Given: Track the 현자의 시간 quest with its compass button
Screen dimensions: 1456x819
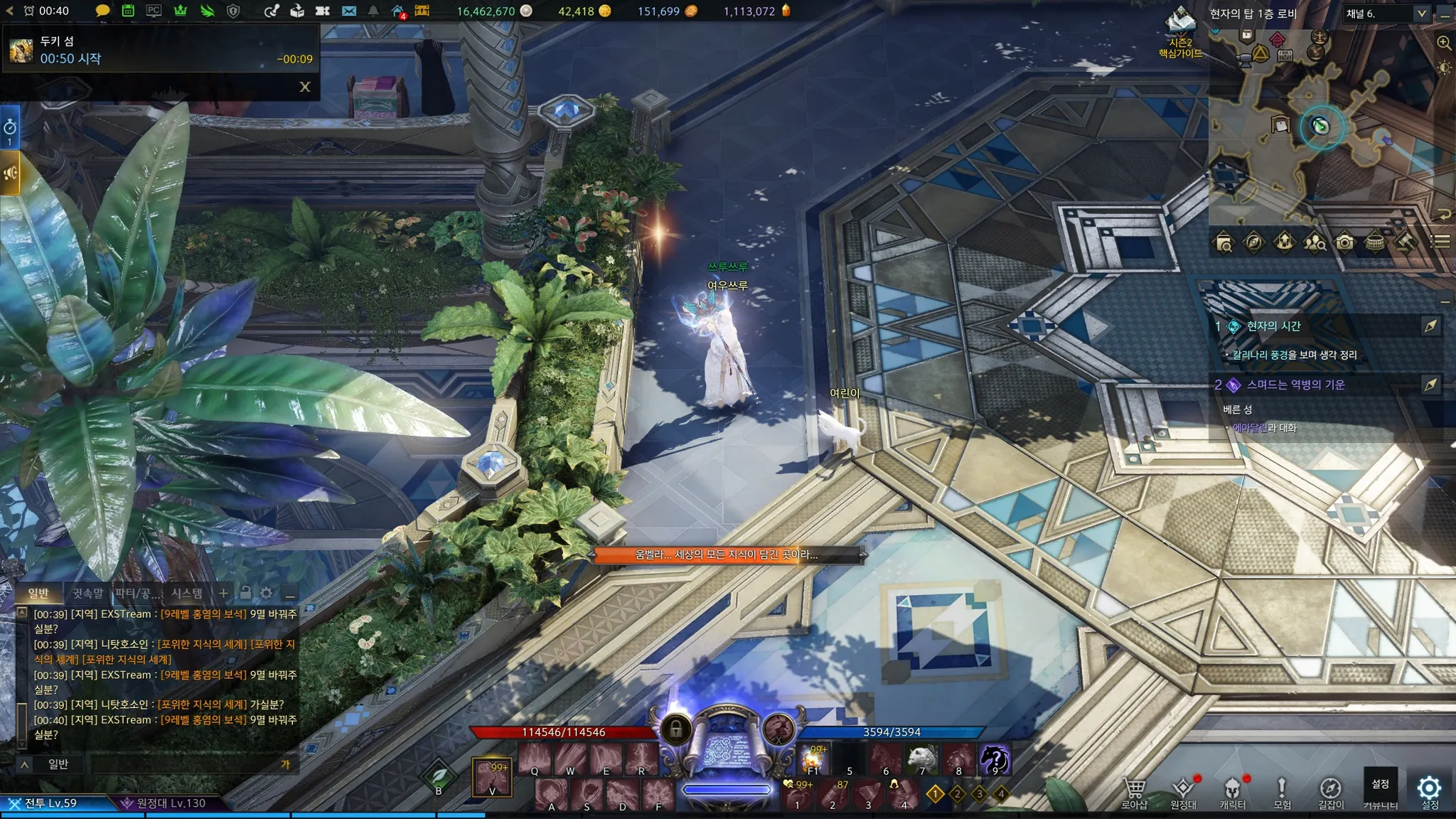Looking at the screenshot, I should pos(1430,326).
